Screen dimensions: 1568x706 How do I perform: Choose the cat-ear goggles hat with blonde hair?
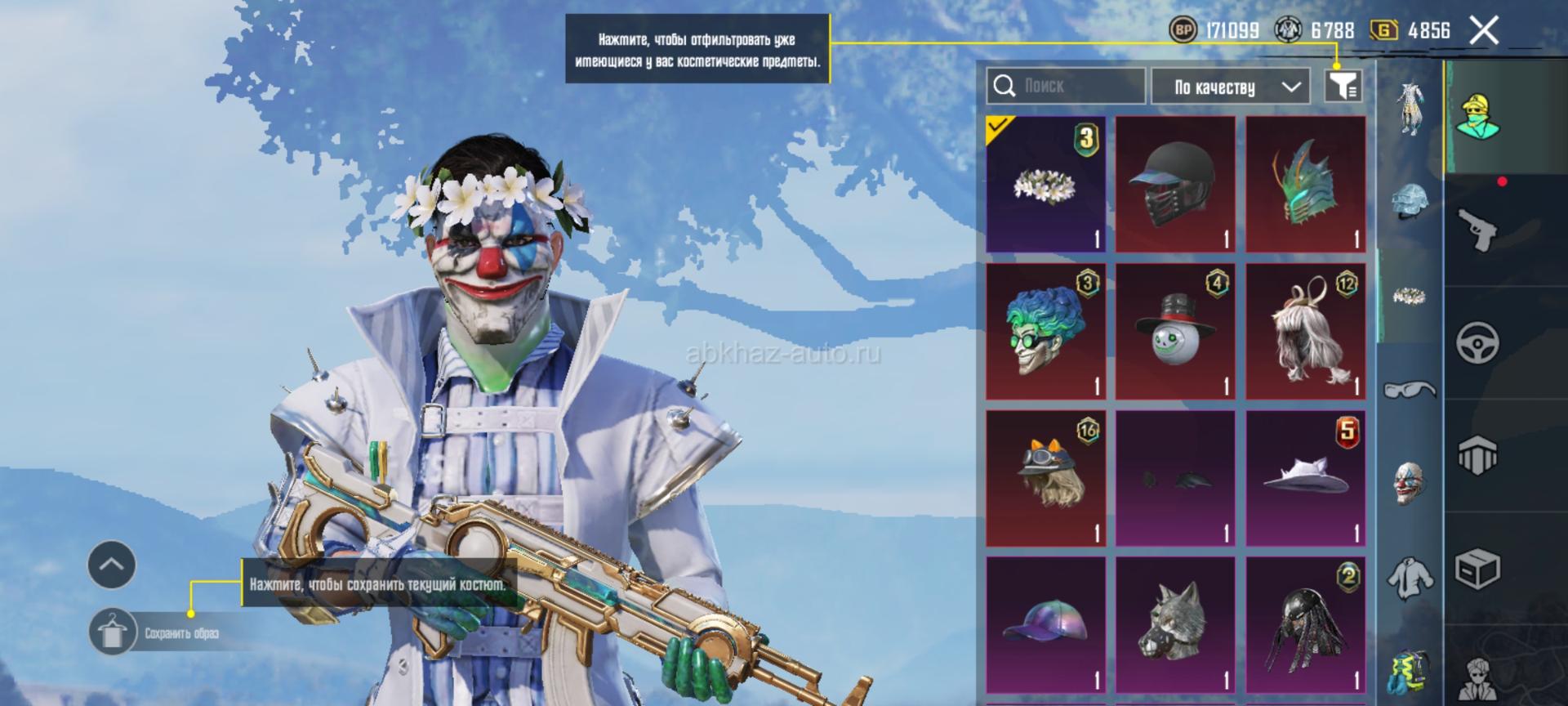point(1045,478)
